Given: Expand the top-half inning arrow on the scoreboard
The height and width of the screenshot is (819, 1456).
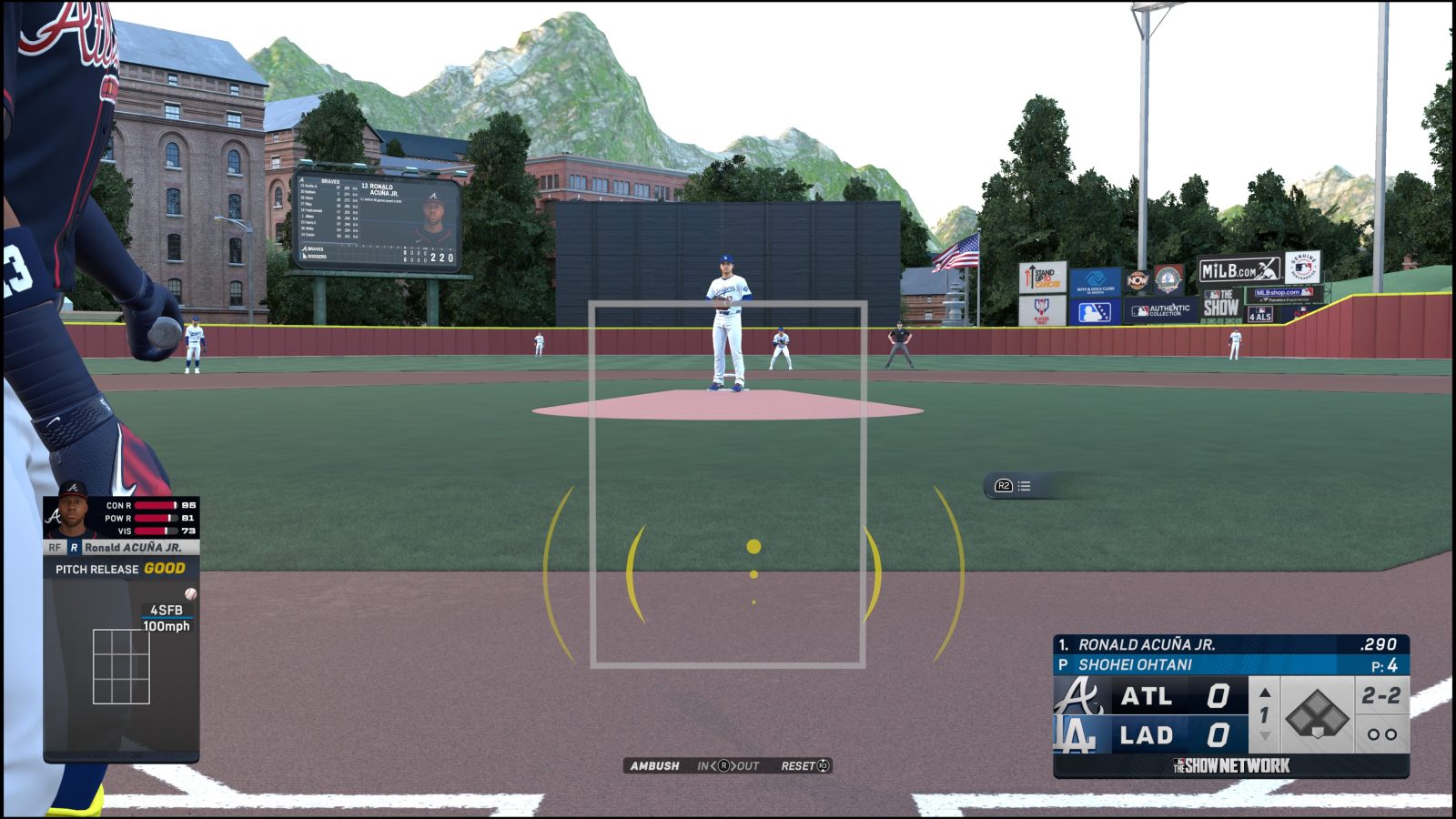Looking at the screenshot, I should coord(1264,692).
